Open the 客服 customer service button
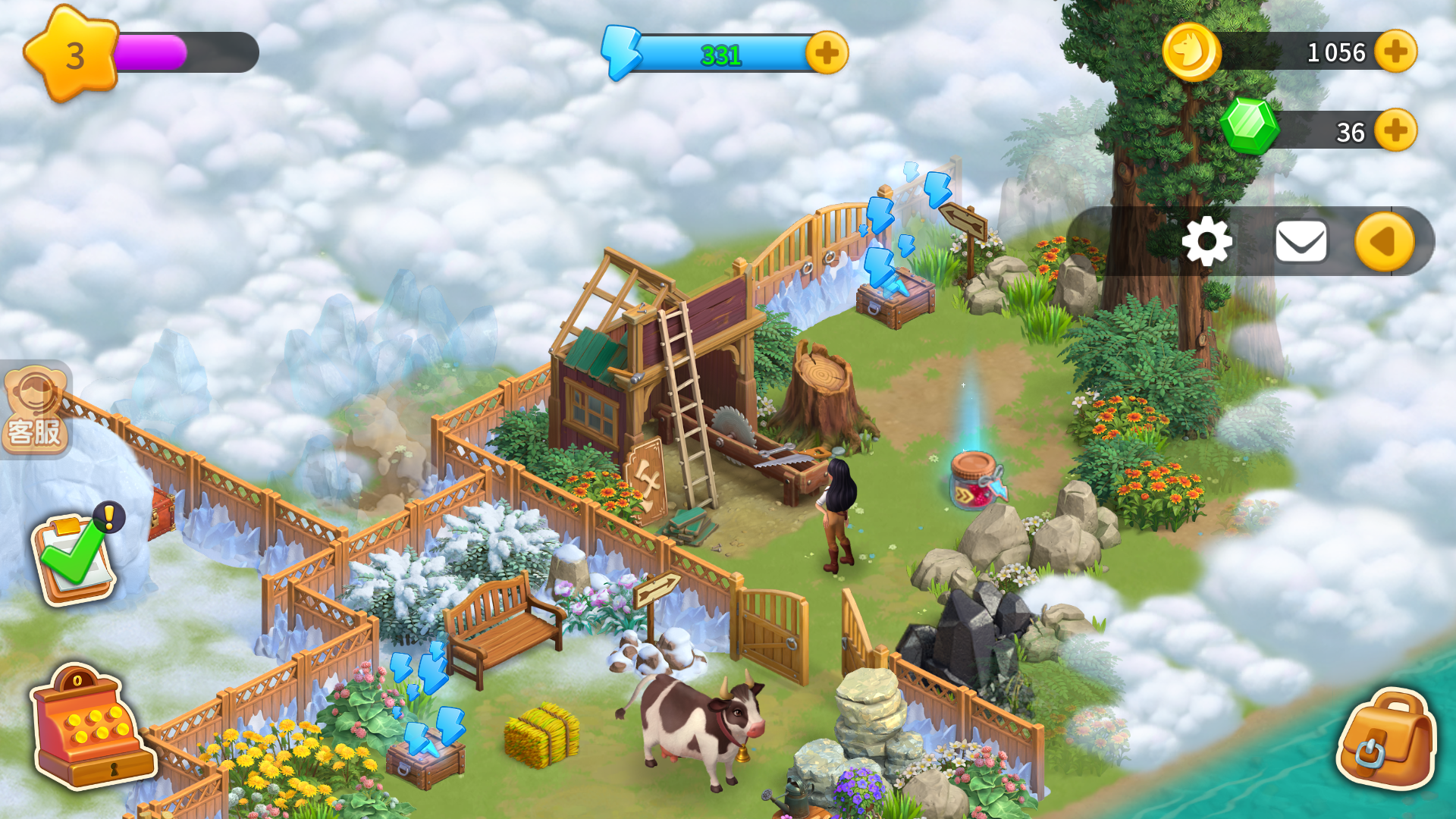This screenshot has height=819, width=1456. coord(35,410)
